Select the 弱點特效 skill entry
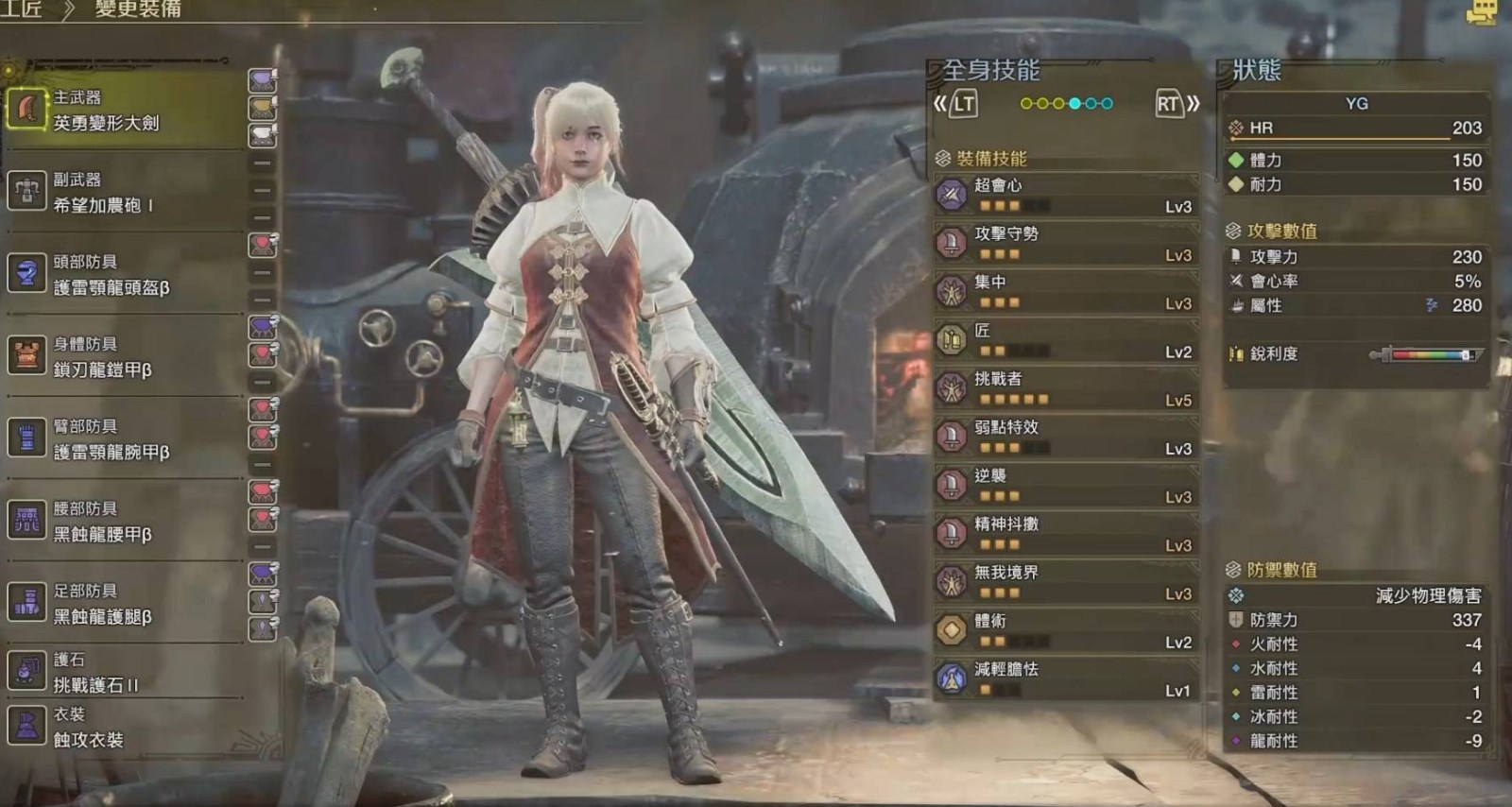Image resolution: width=1512 pixels, height=807 pixels. 1066,437
